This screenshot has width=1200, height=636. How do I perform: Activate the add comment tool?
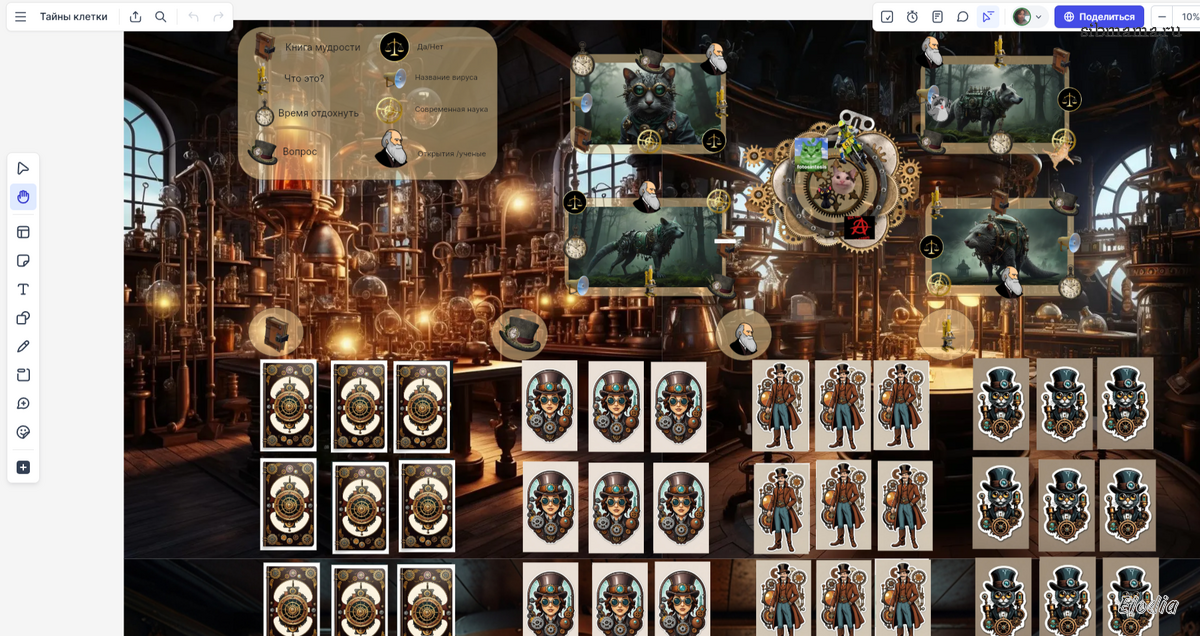pos(23,404)
